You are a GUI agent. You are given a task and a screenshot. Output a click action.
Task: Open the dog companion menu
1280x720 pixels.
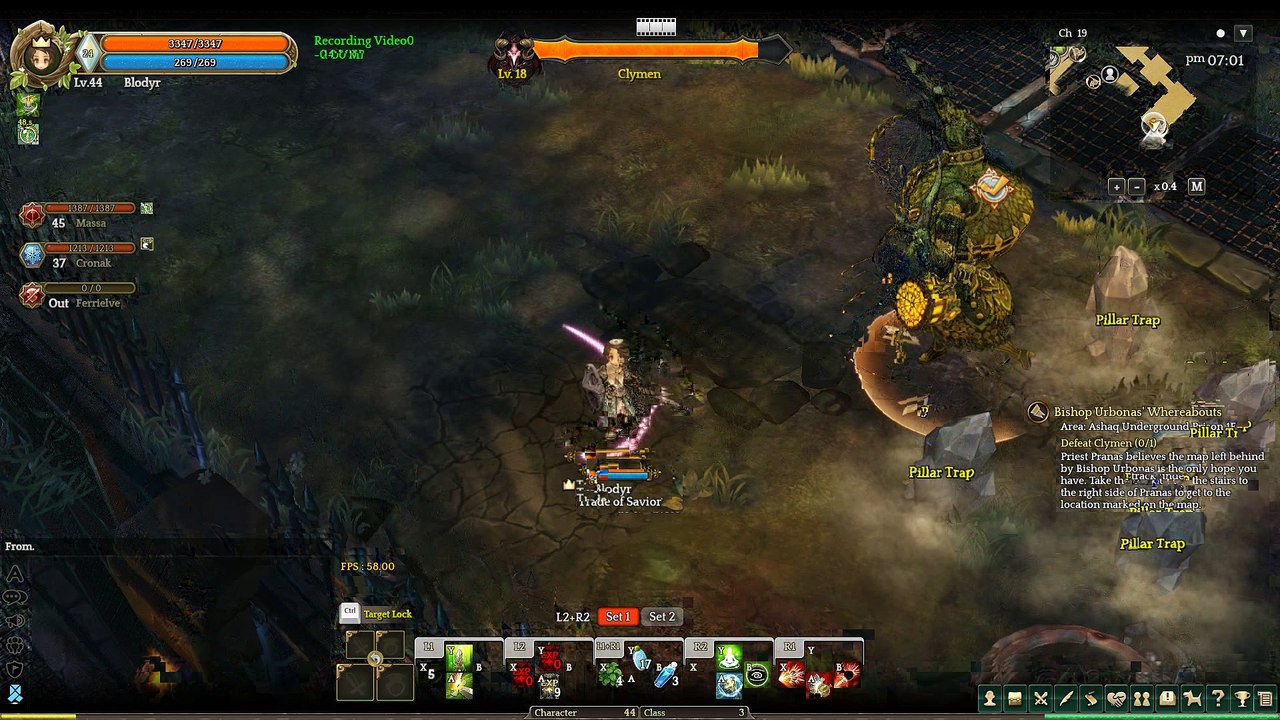(x=1192, y=699)
